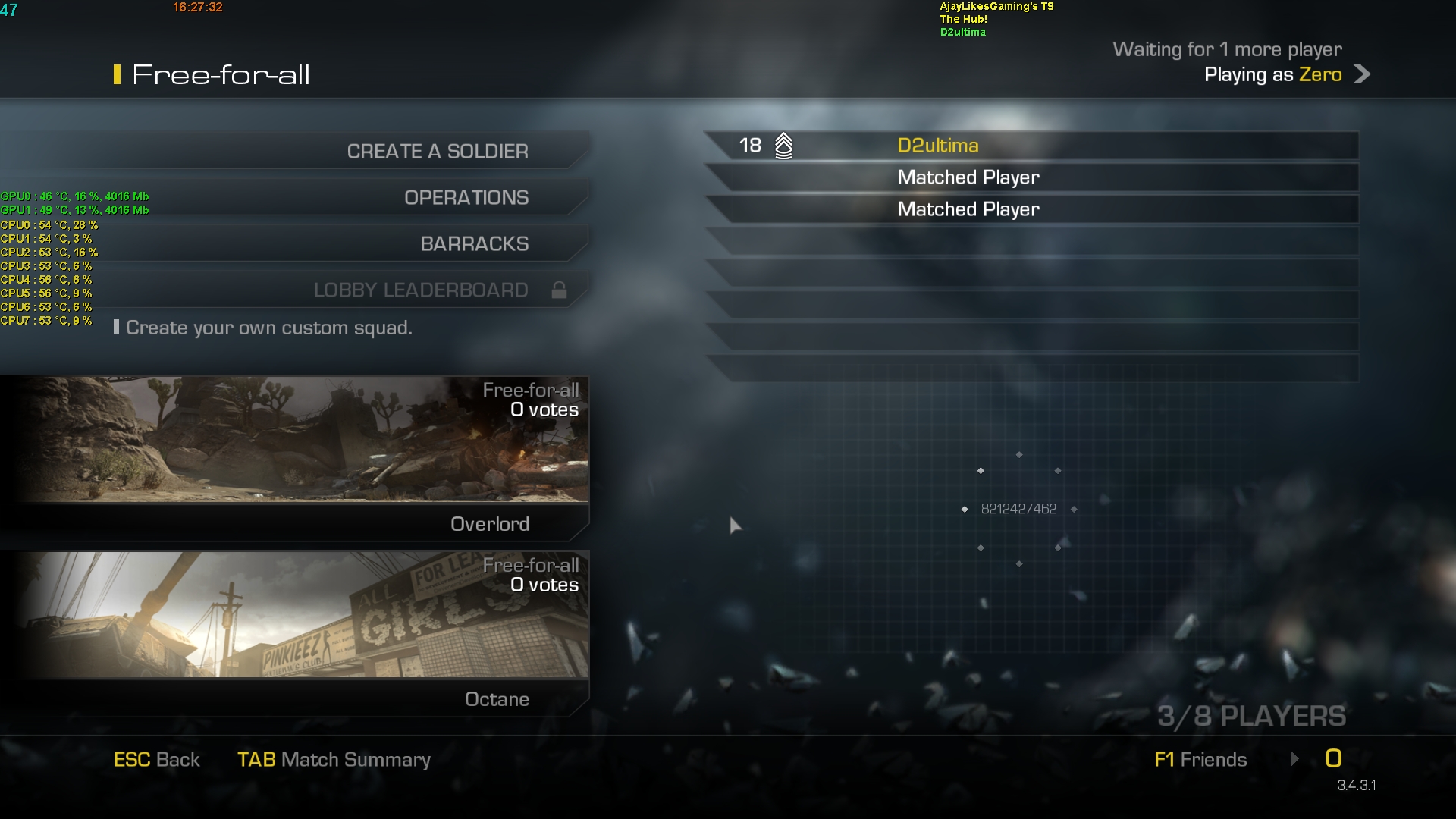Choose the locked Lobby Leaderboard entry
This screenshot has width=1456, height=819.
click(421, 290)
